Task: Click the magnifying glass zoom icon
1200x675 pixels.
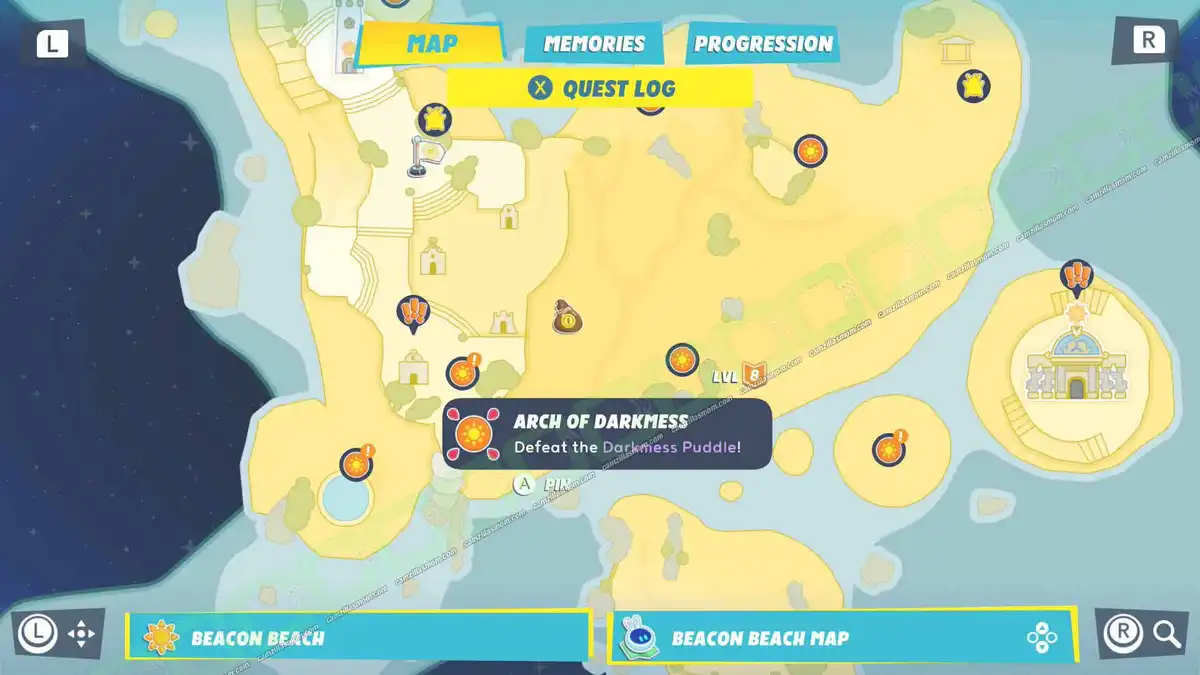Action: tap(1166, 633)
